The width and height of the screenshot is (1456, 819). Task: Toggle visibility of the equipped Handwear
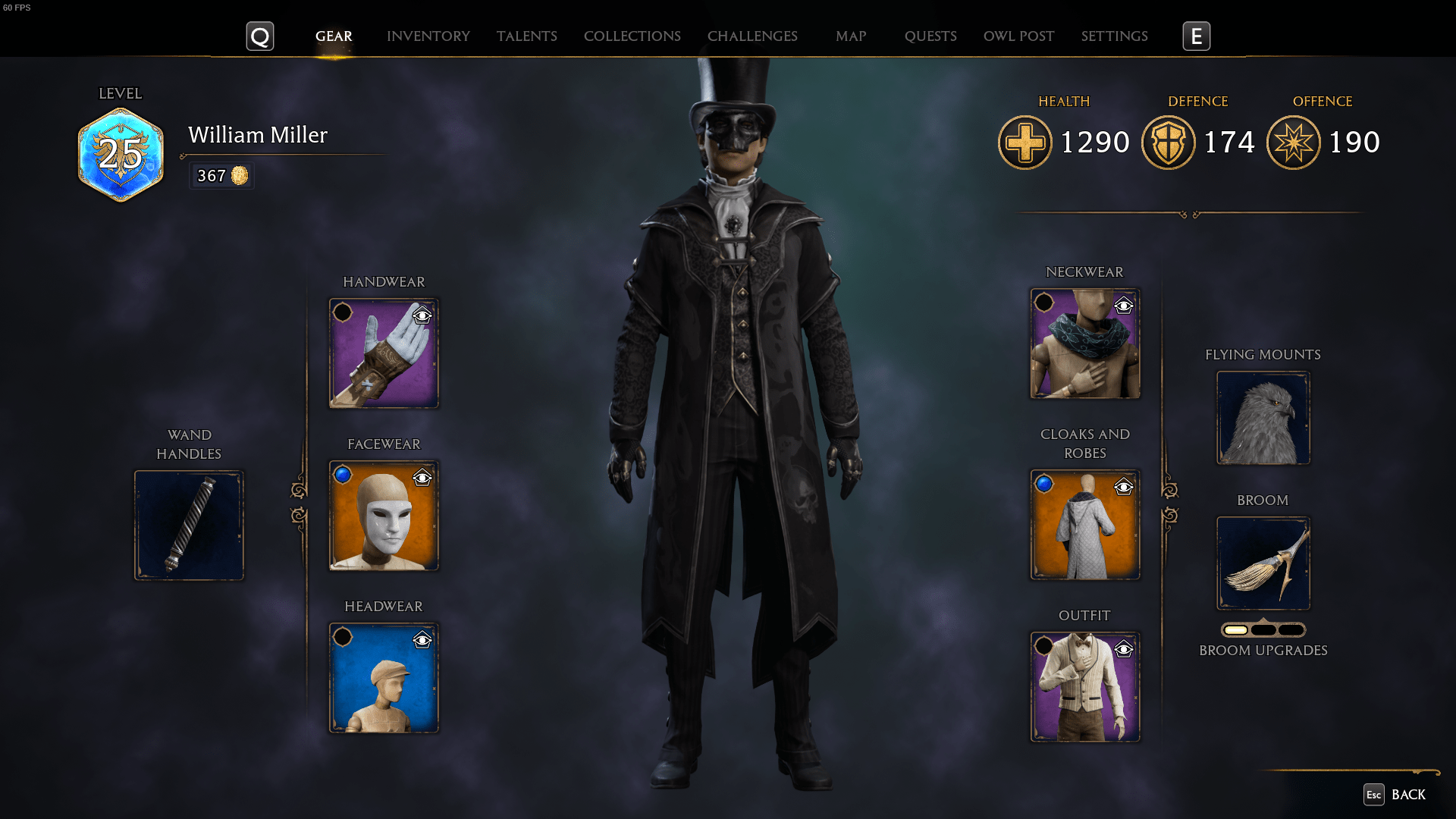(422, 316)
